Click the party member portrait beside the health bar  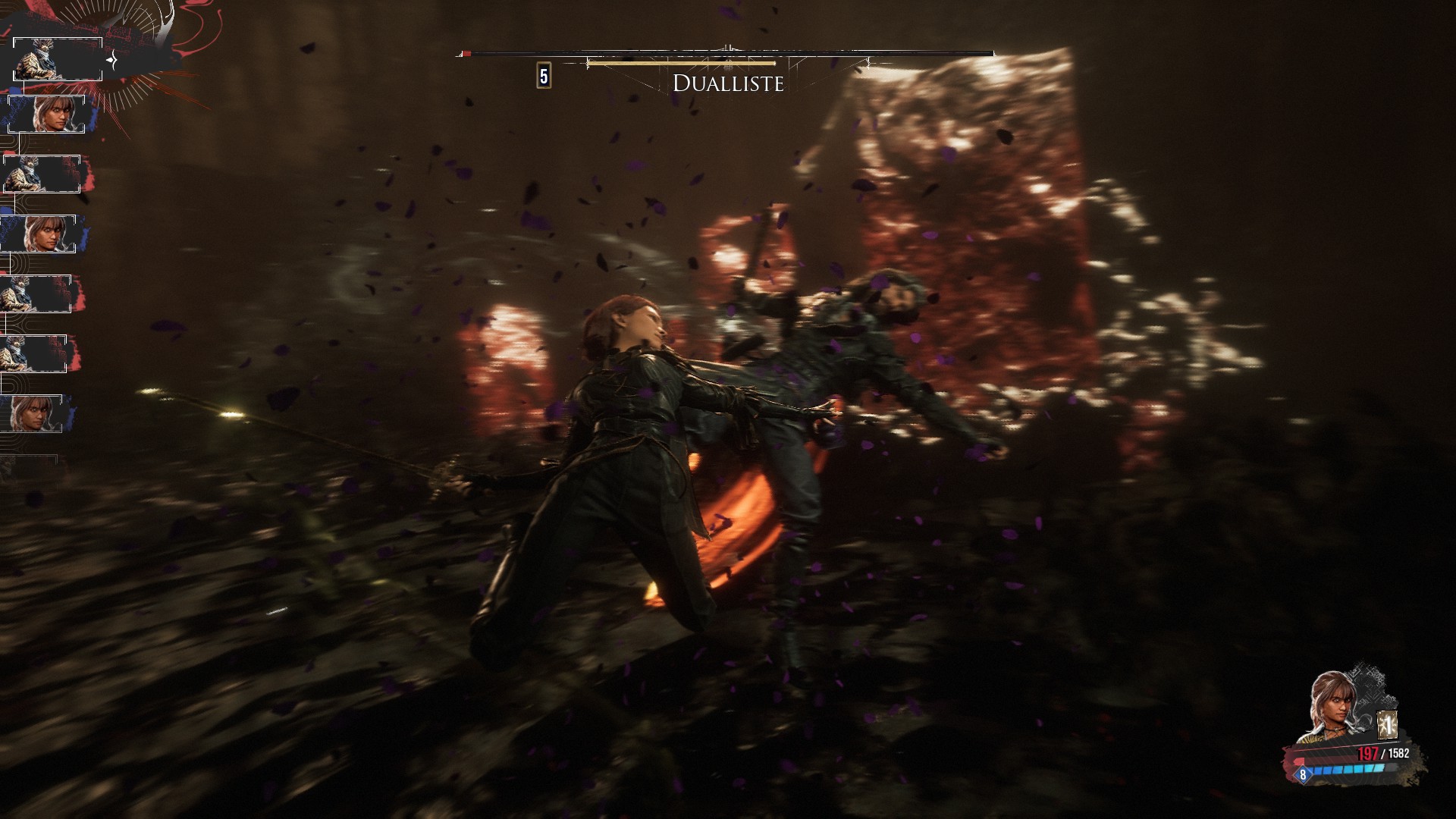(x=1331, y=707)
